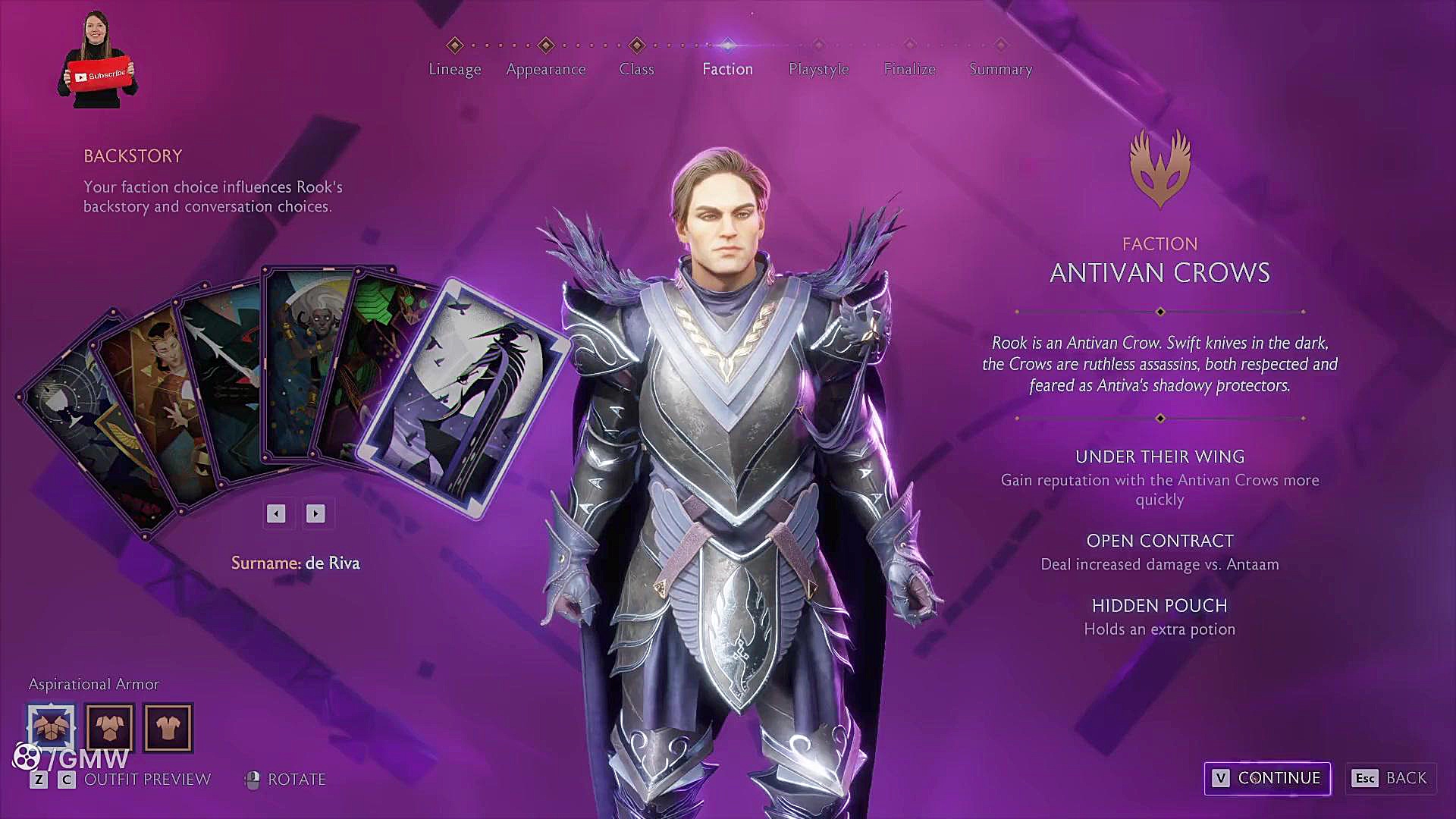Image resolution: width=1456 pixels, height=819 pixels.
Task: Jump to the Playstyle step
Action: pos(818,68)
